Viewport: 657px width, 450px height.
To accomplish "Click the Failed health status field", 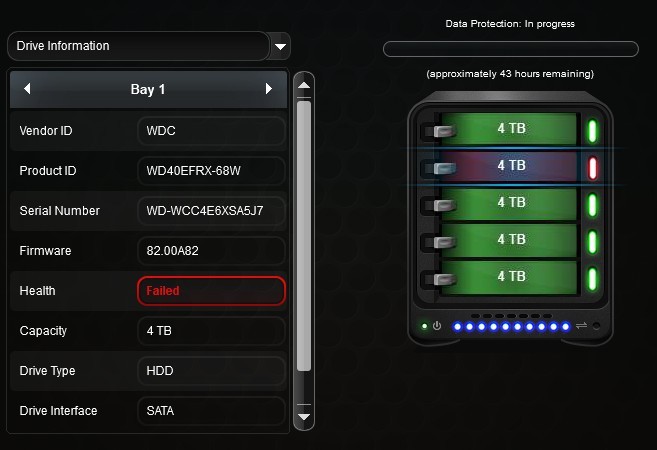I will pyautogui.click(x=211, y=291).
